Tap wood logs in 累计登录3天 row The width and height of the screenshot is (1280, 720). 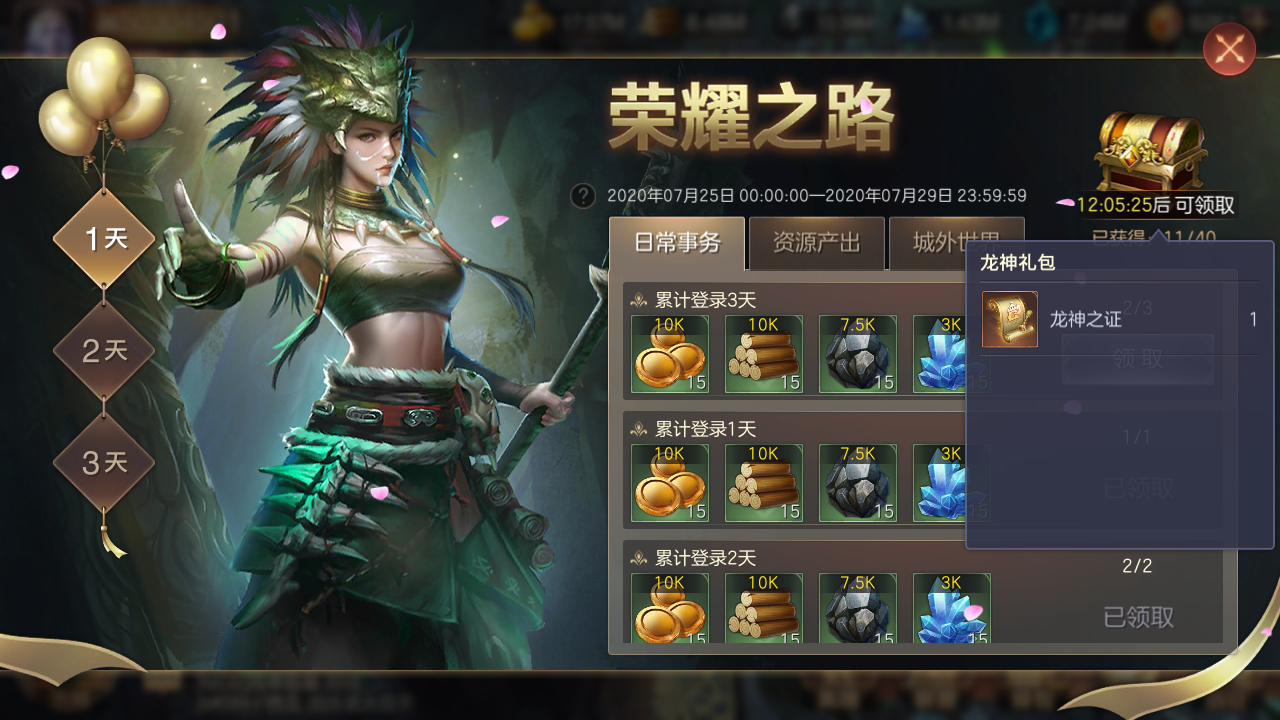click(x=764, y=354)
